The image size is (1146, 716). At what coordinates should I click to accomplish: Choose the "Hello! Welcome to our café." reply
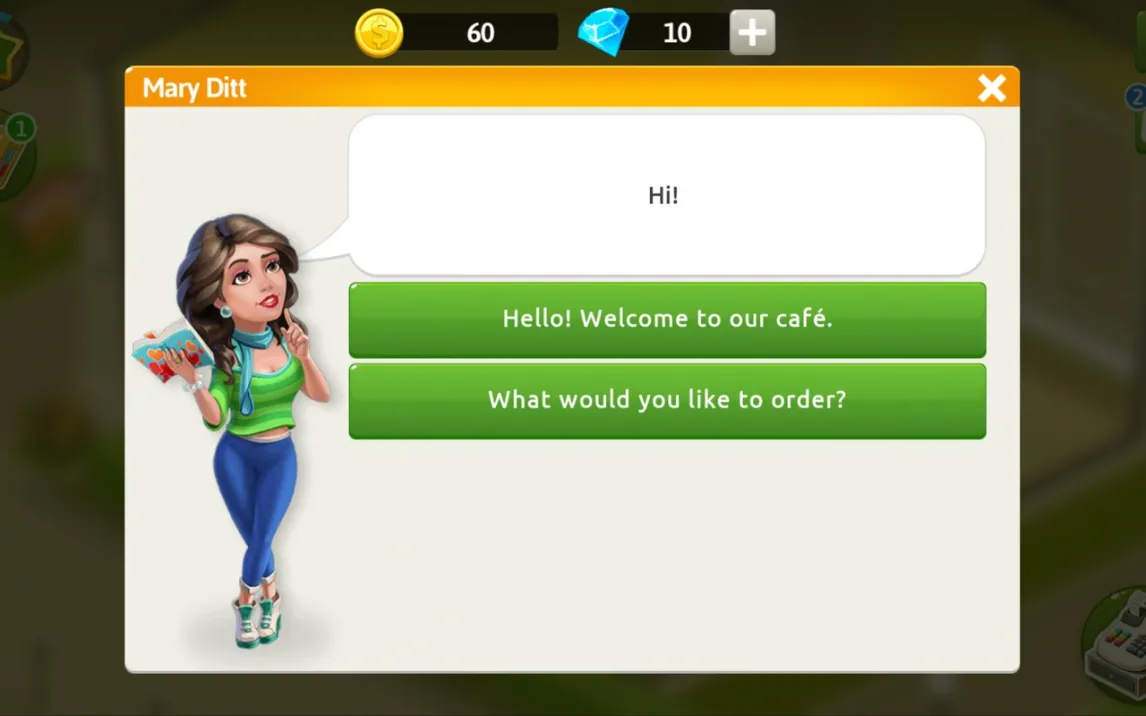coord(667,319)
